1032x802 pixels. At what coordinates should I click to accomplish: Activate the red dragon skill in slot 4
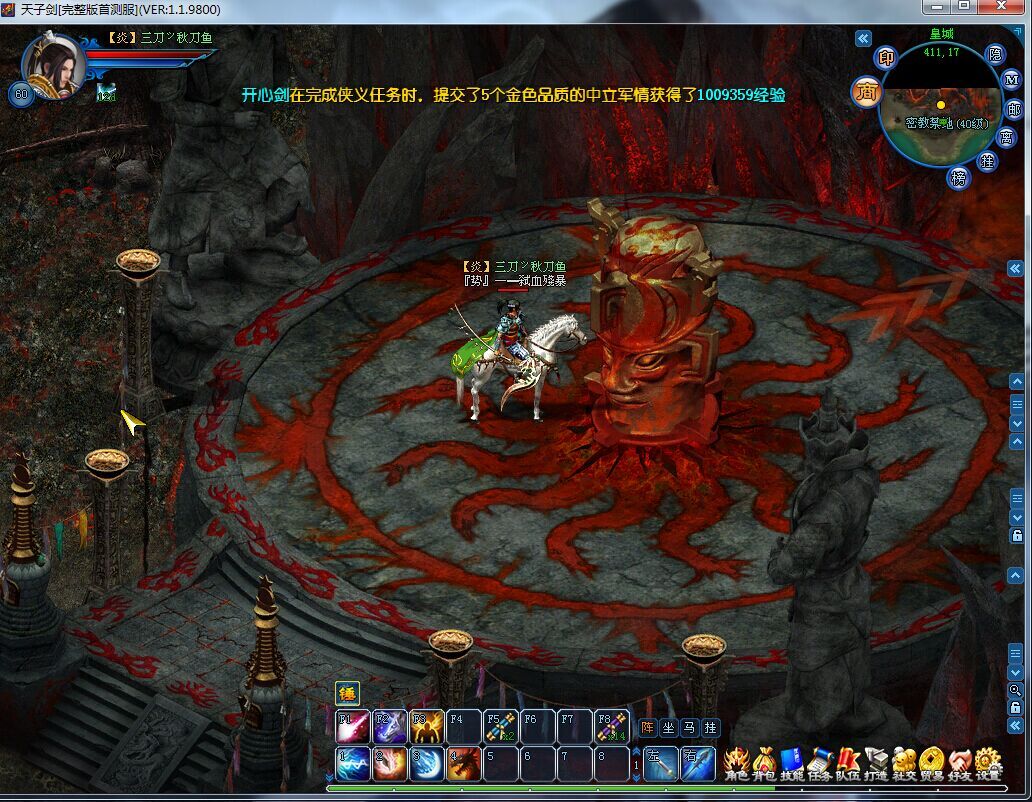[x=461, y=764]
